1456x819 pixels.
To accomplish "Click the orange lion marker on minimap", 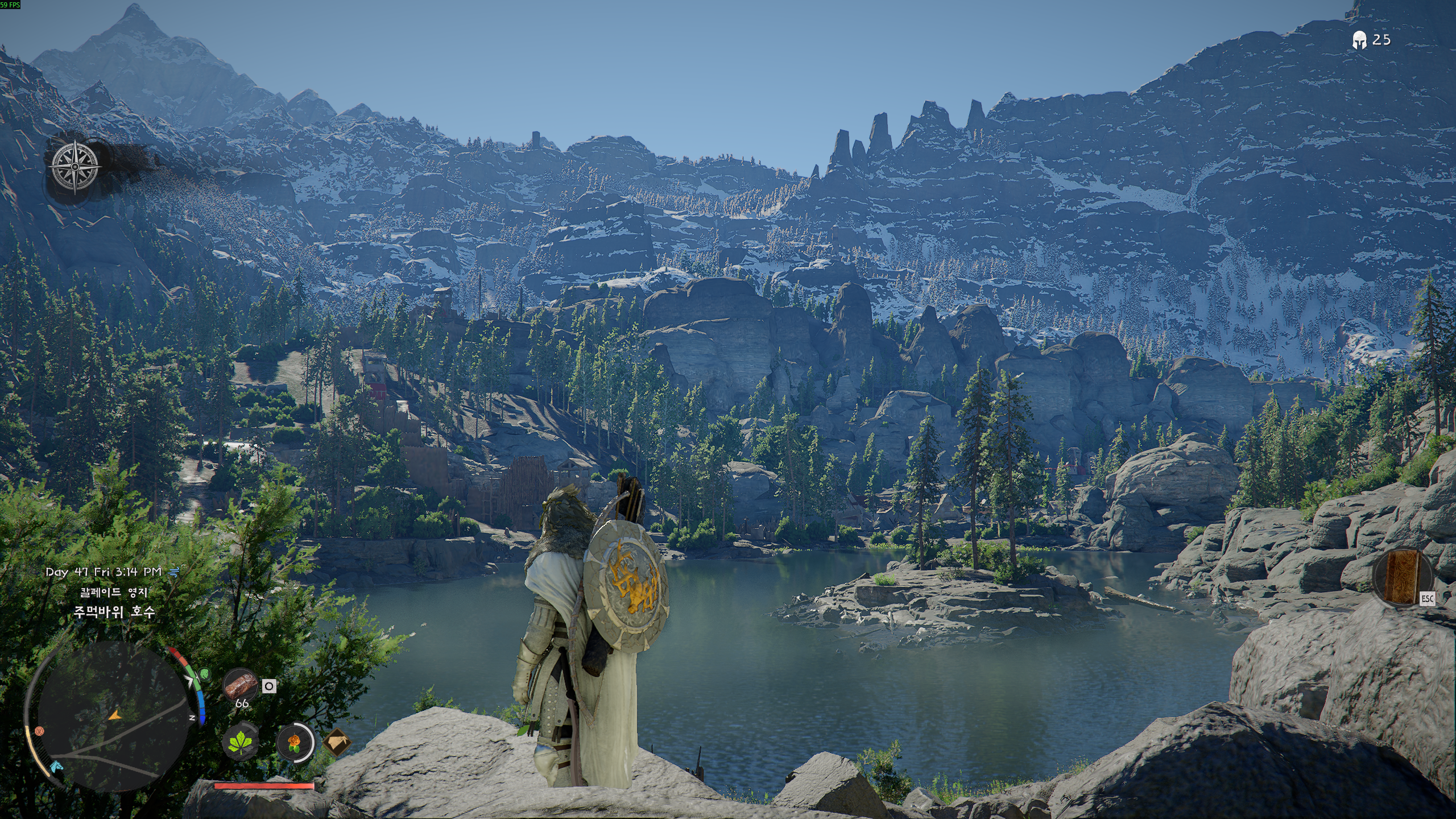I will point(39,730).
